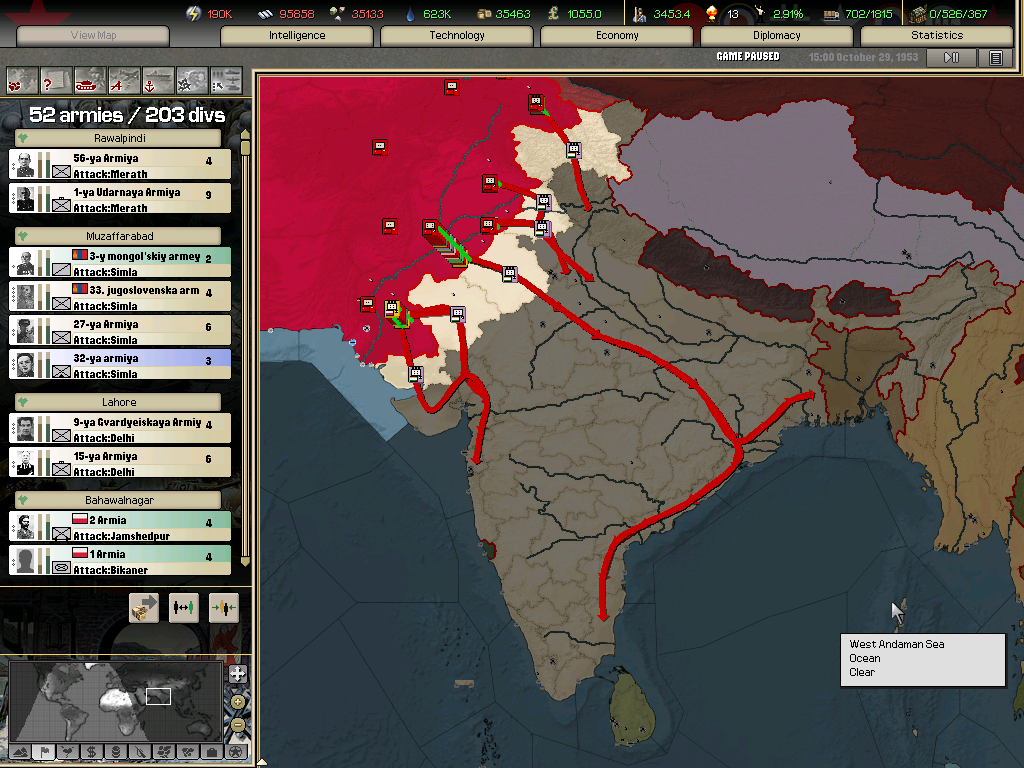The image size is (1024, 768).
Task: Open the Intelligence screen
Action: click(x=297, y=35)
